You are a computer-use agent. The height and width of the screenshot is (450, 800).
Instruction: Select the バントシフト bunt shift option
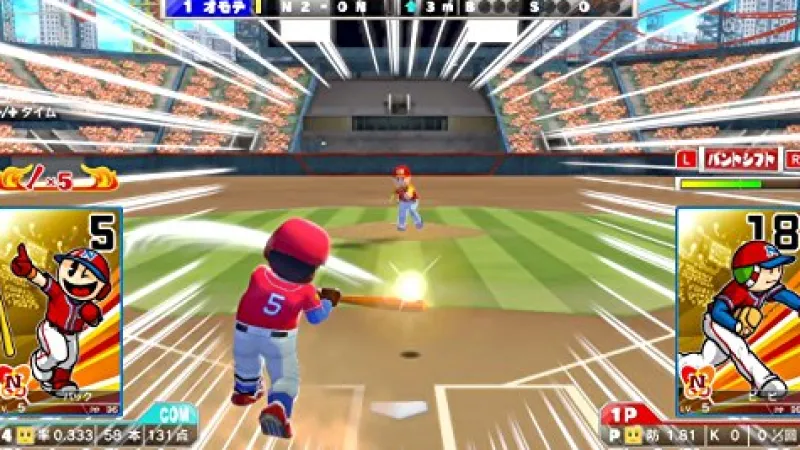click(738, 159)
